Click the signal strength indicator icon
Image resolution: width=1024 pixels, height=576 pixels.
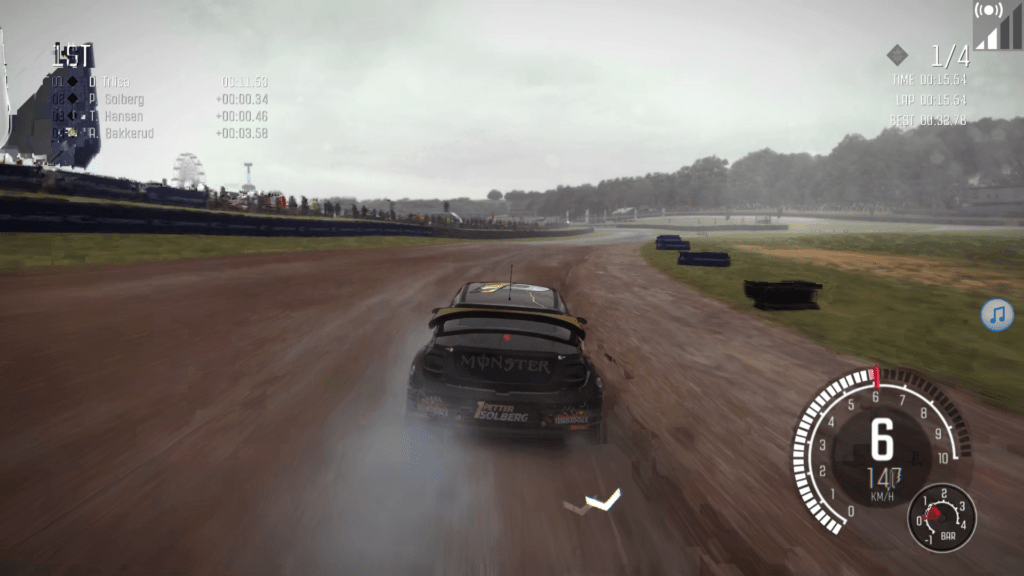tap(997, 25)
